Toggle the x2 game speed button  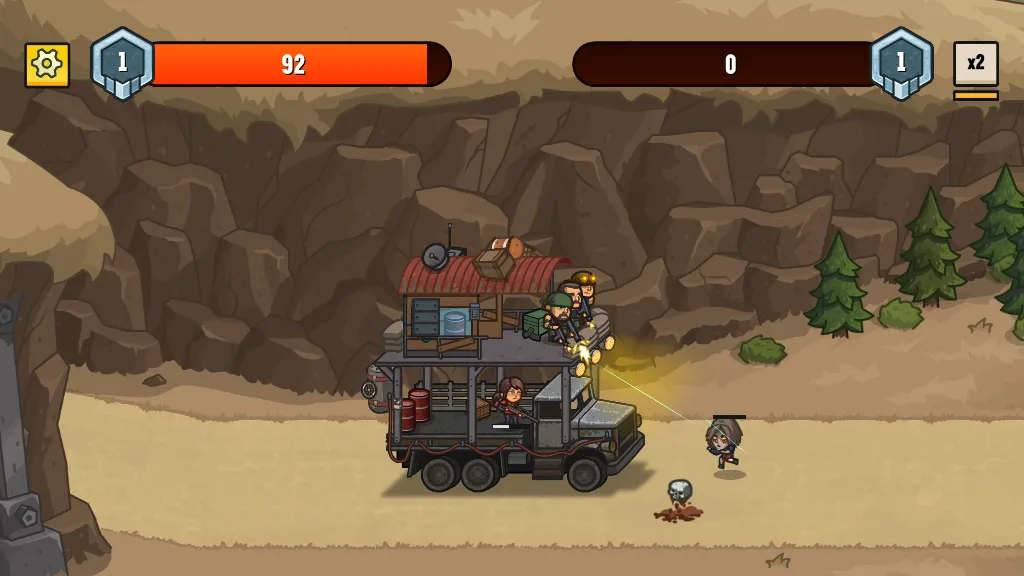975,64
